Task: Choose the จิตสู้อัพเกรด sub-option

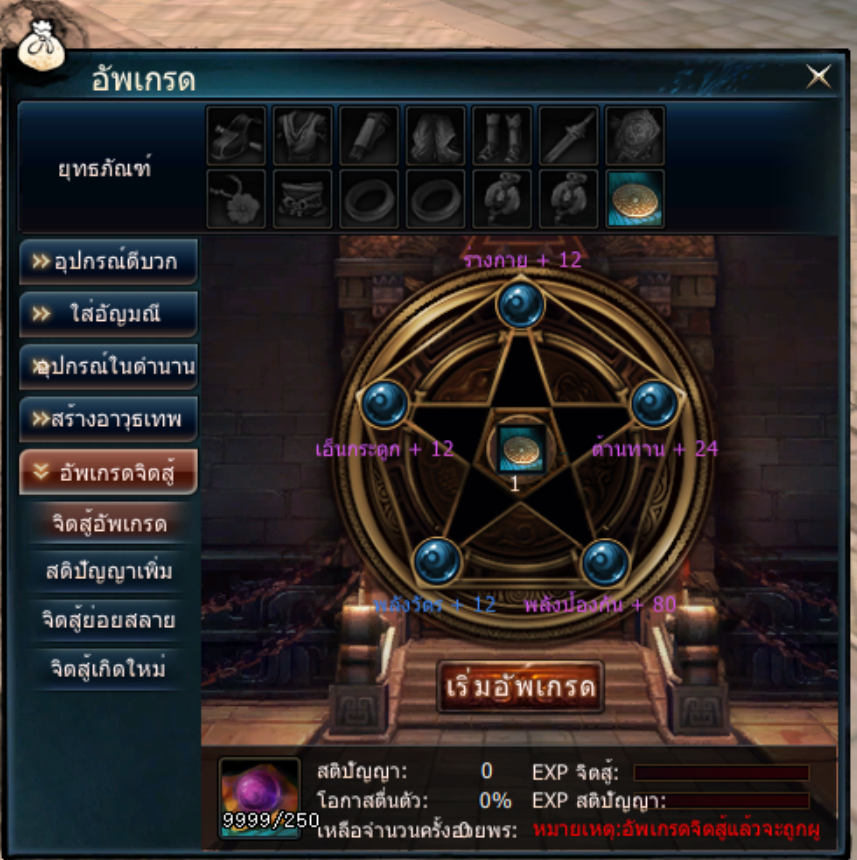Action: tap(108, 524)
